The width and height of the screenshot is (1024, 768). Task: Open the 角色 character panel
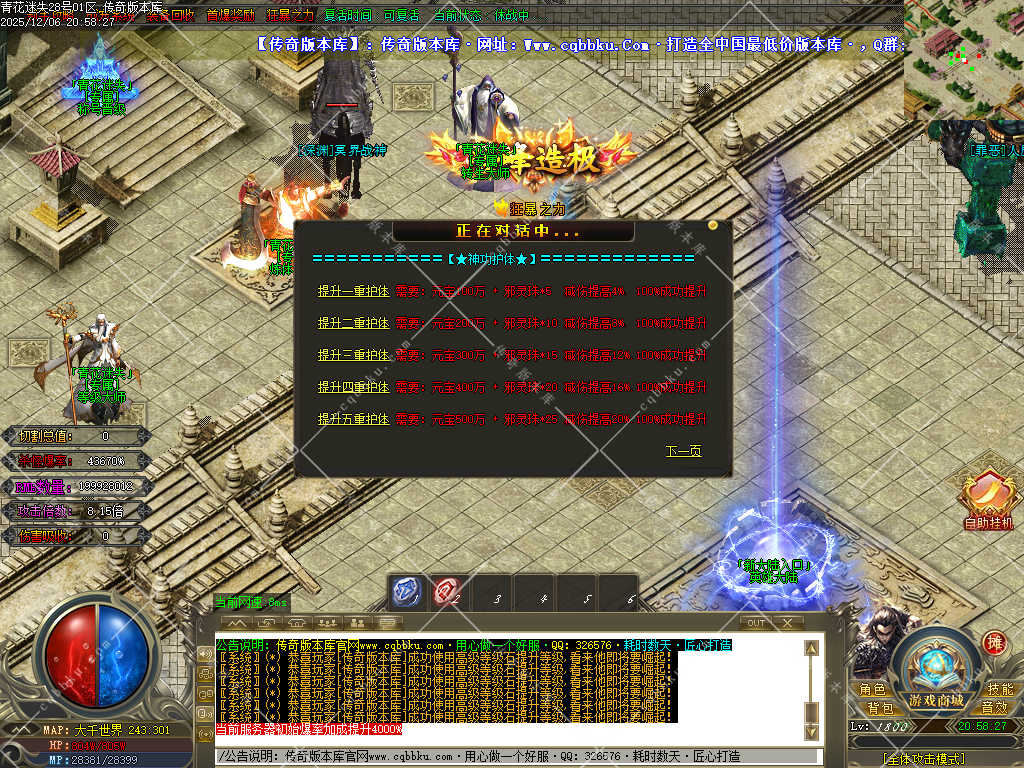pos(872,690)
